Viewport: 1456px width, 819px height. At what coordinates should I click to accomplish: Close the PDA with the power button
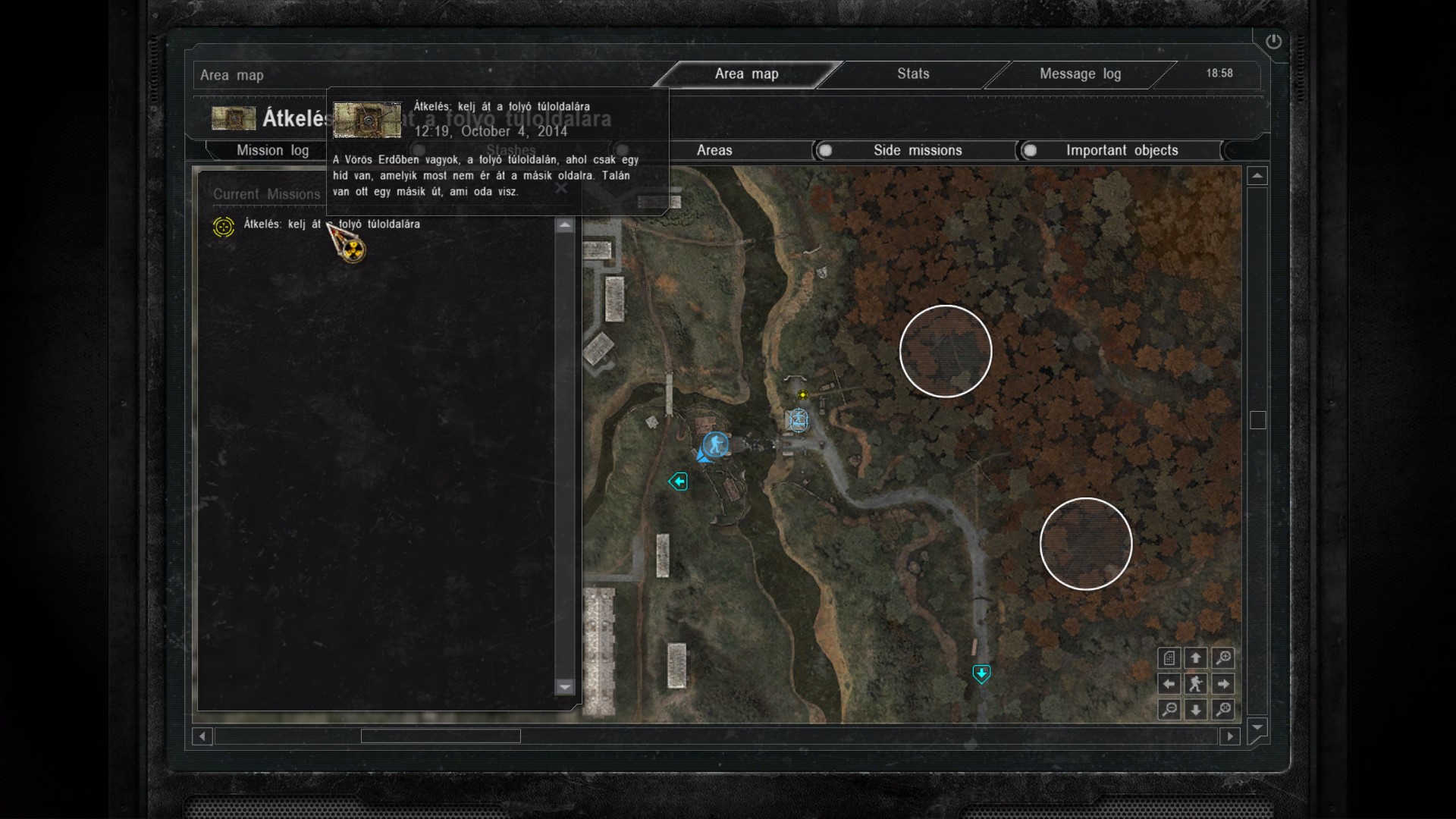(1273, 42)
